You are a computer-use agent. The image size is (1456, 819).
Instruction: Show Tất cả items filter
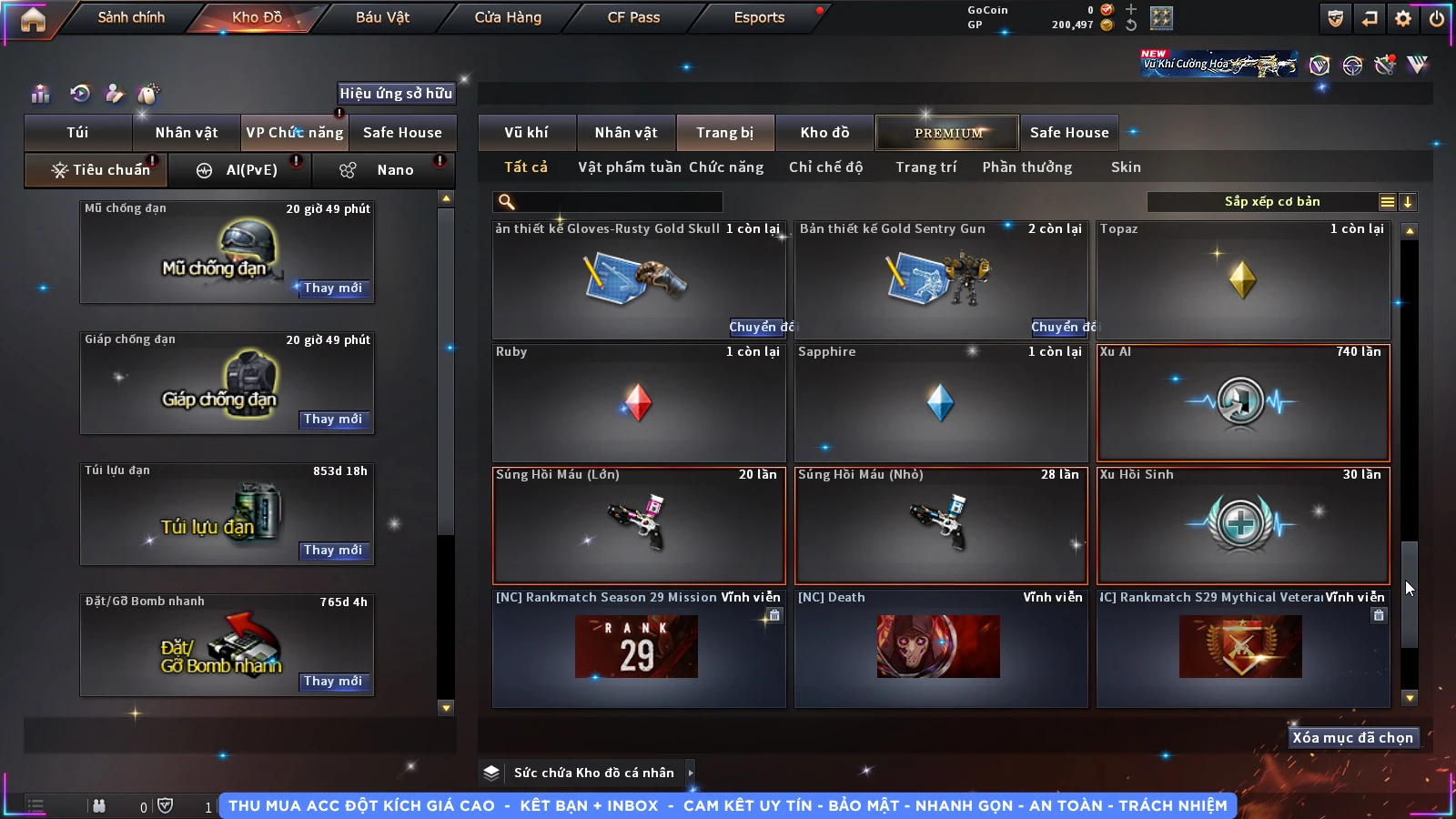pyautogui.click(x=526, y=167)
